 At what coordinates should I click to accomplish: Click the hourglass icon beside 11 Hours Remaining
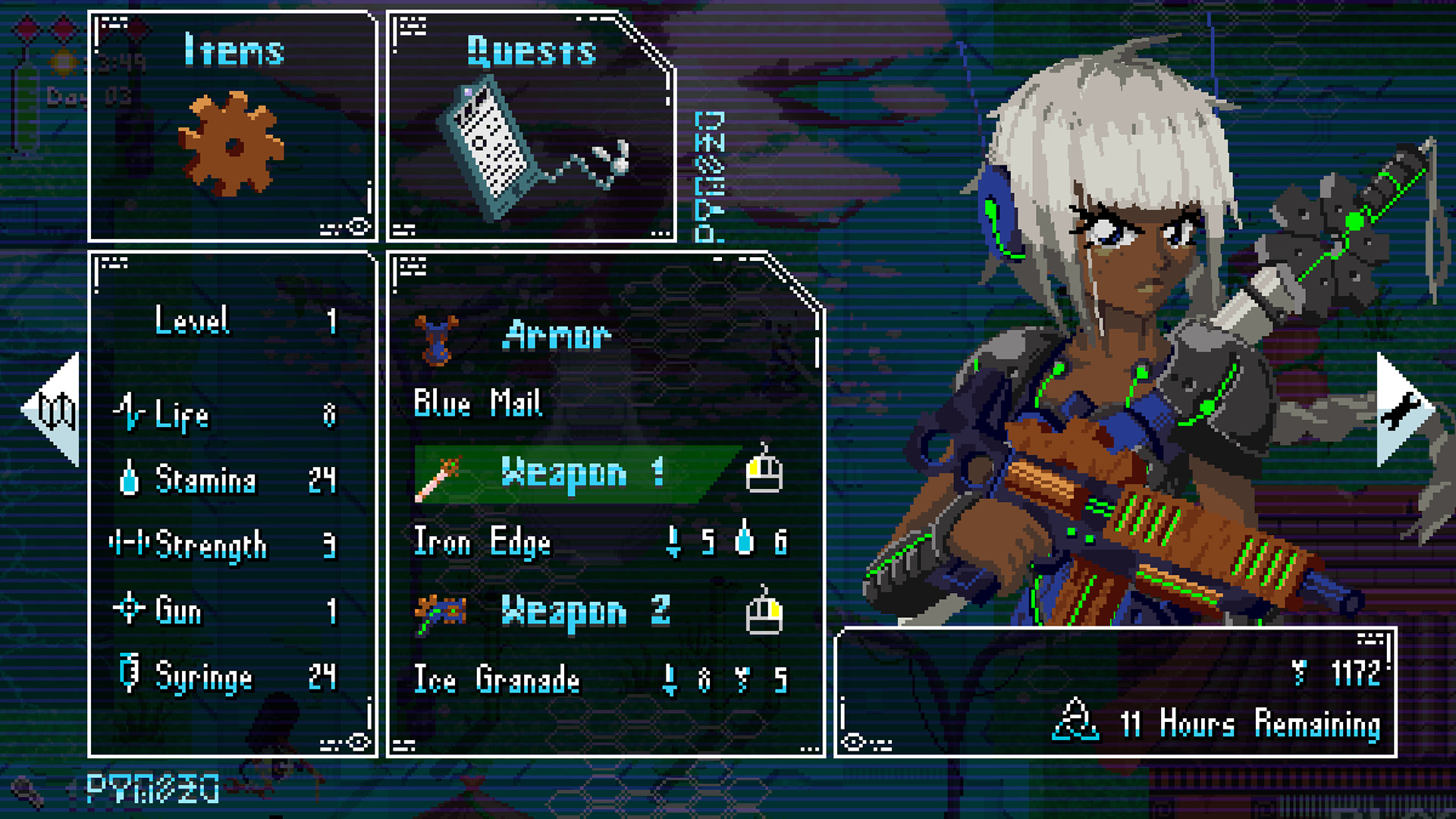1075,717
